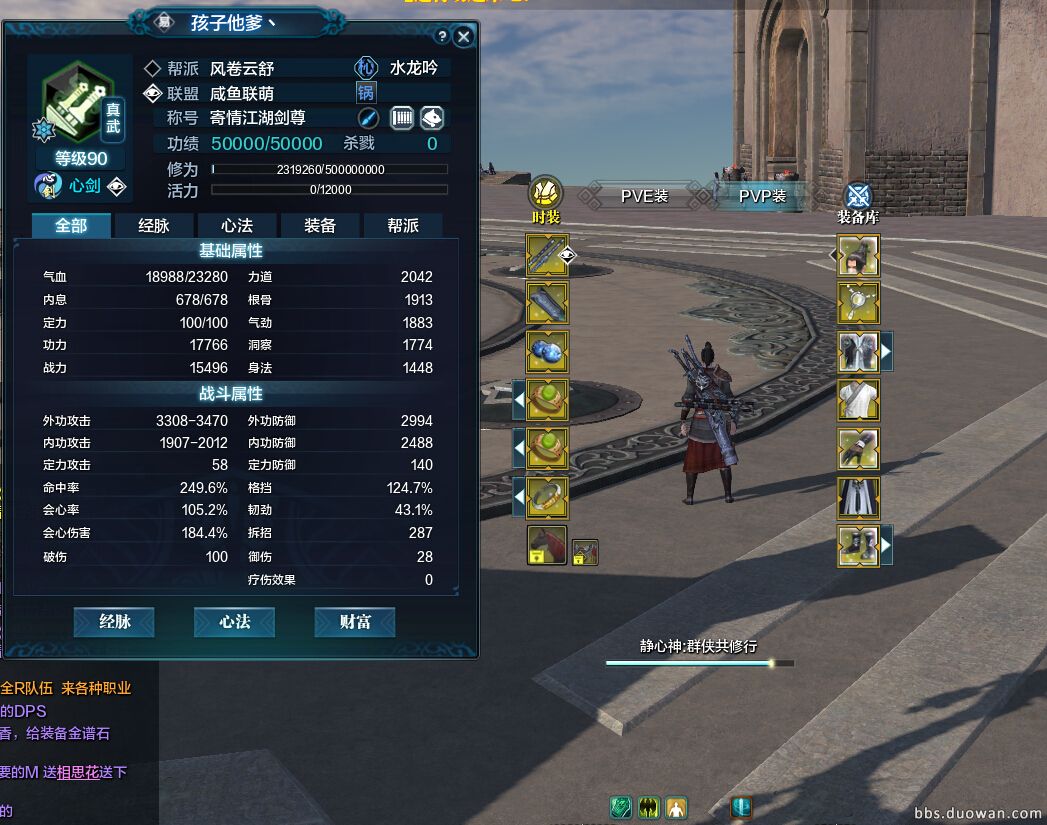Show the 帮派 attributes tab

tap(403, 226)
